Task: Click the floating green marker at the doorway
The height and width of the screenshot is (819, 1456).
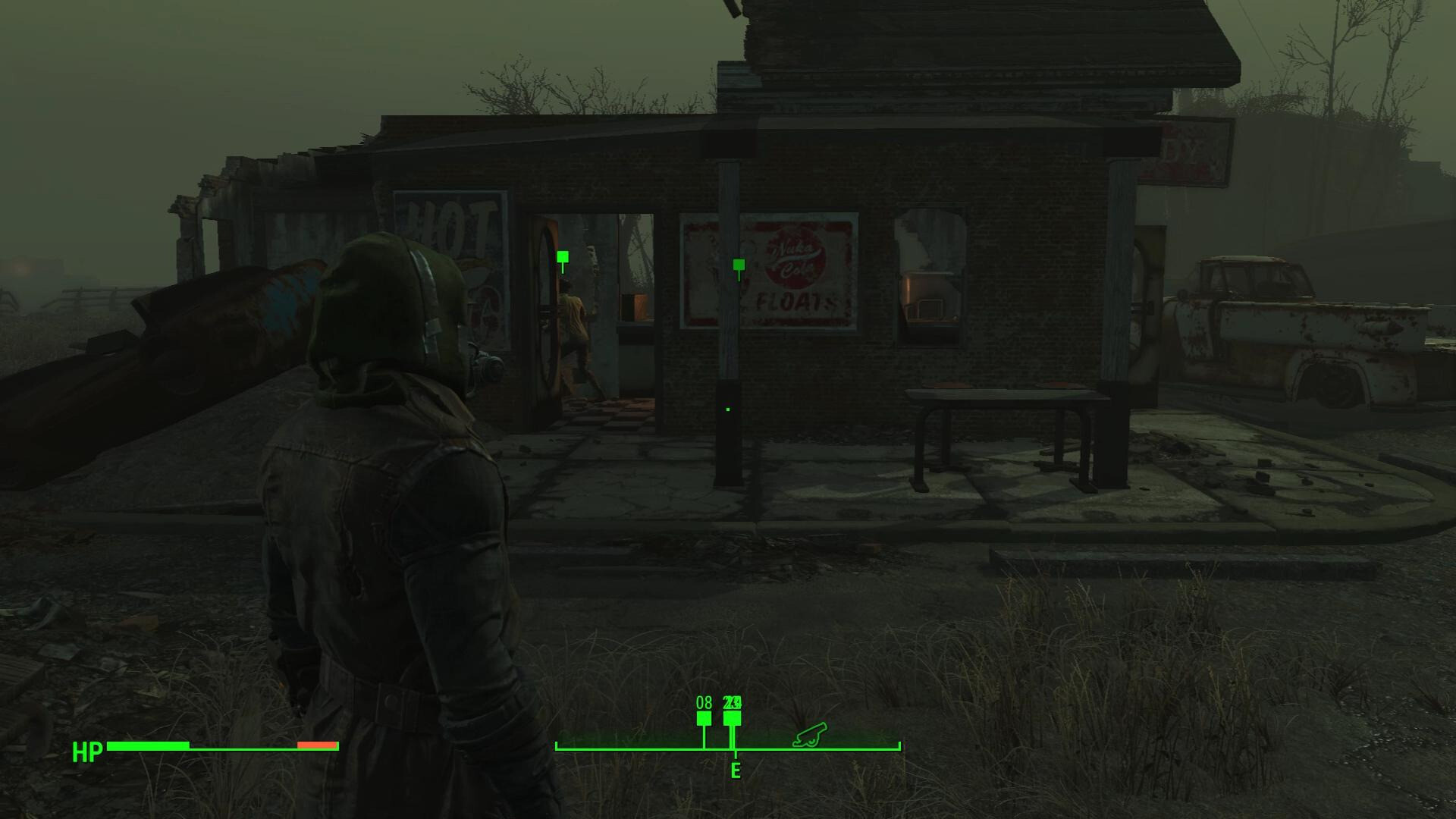Action: pos(563,258)
